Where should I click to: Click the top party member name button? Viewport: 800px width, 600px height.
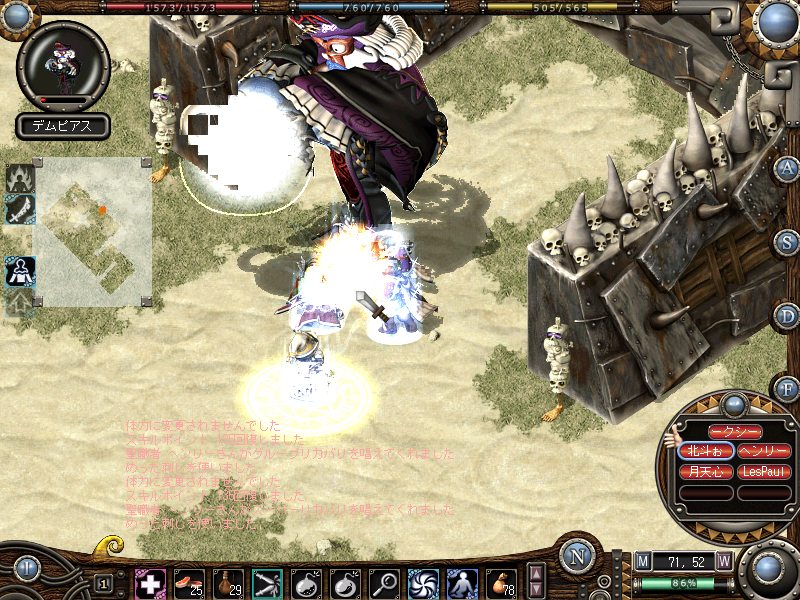735,431
